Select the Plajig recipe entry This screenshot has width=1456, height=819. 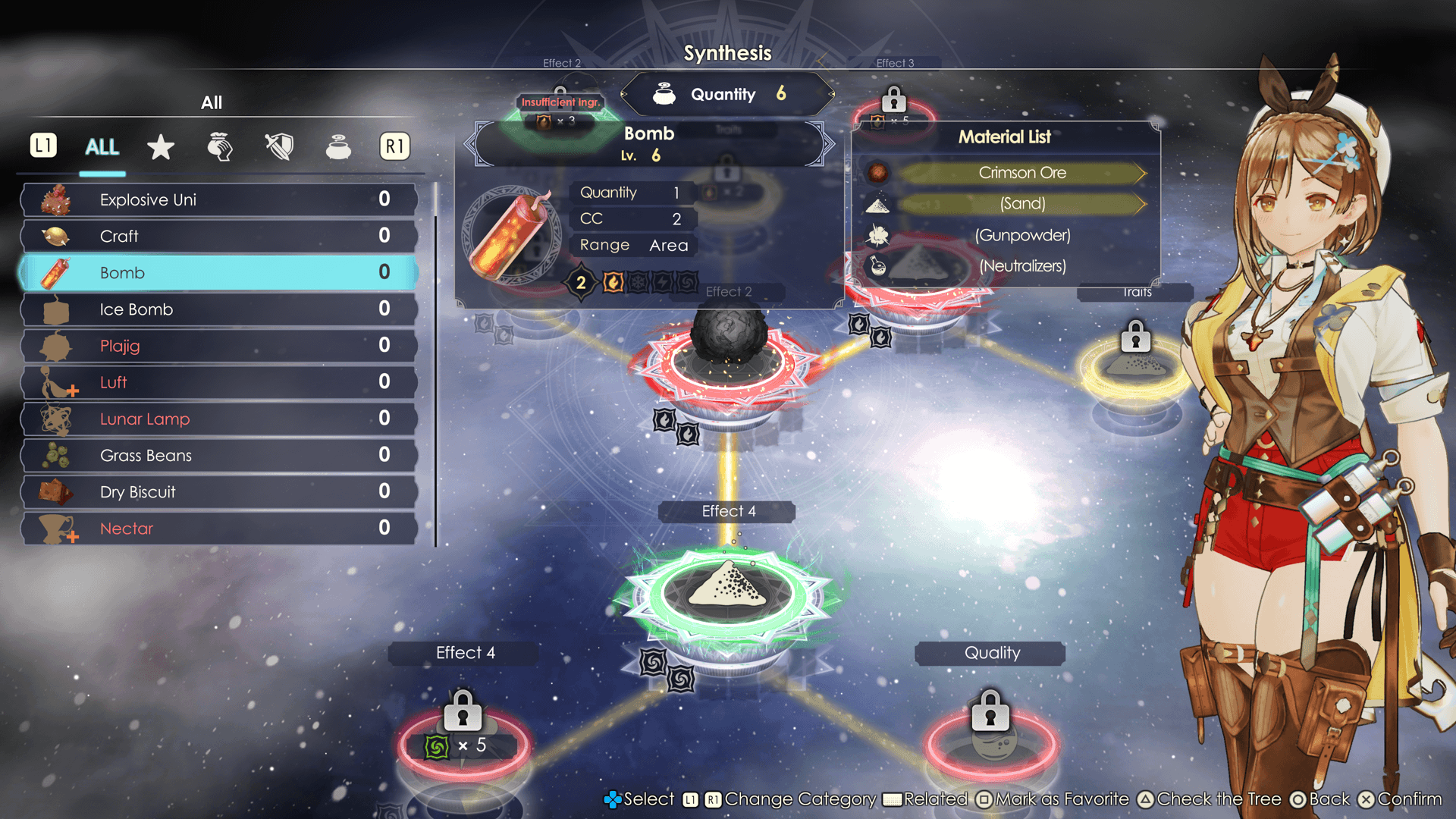pos(220,346)
